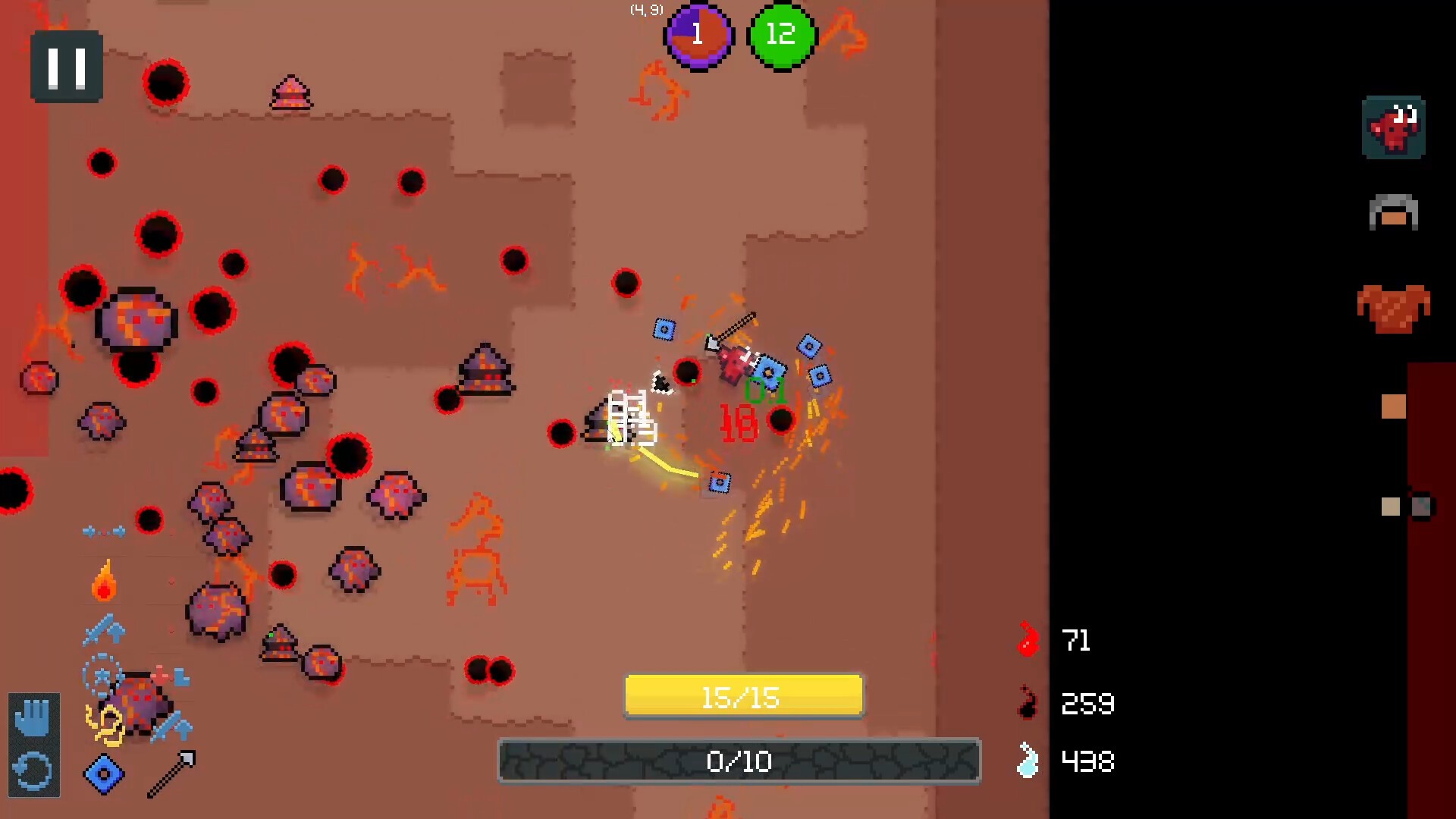This screenshot has height=819, width=1456.
Task: Open the helmet equipment slot
Action: 1394,214
